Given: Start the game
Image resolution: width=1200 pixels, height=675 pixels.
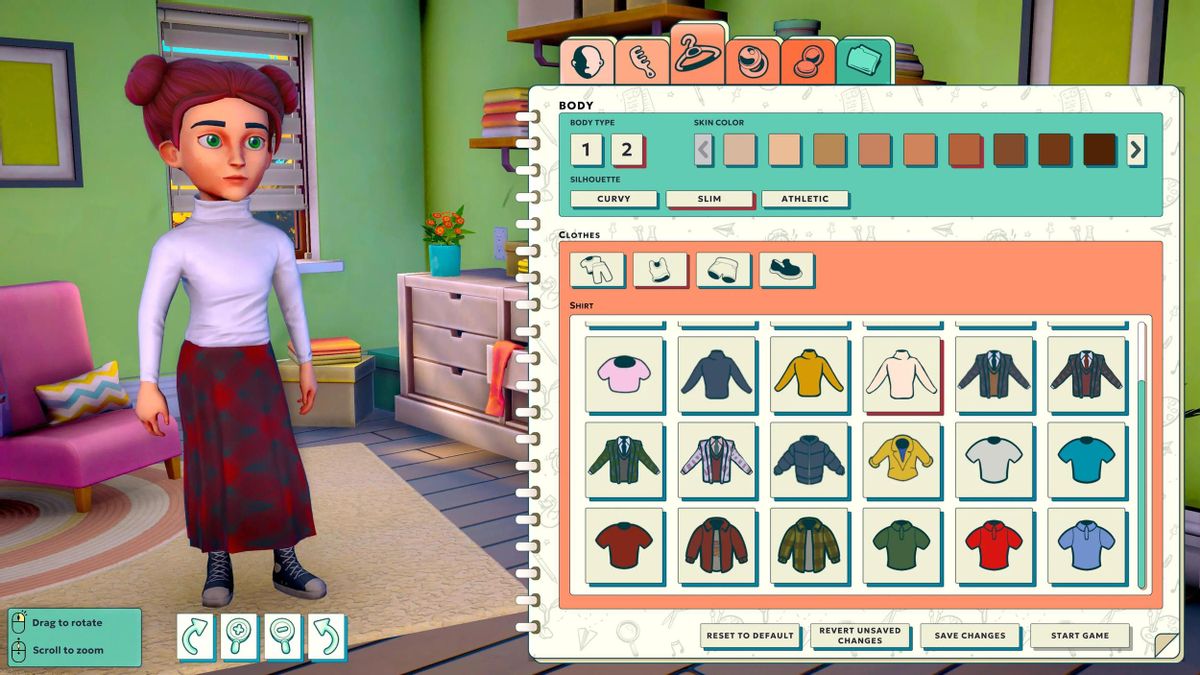Looking at the screenshot, I should 1079,635.
